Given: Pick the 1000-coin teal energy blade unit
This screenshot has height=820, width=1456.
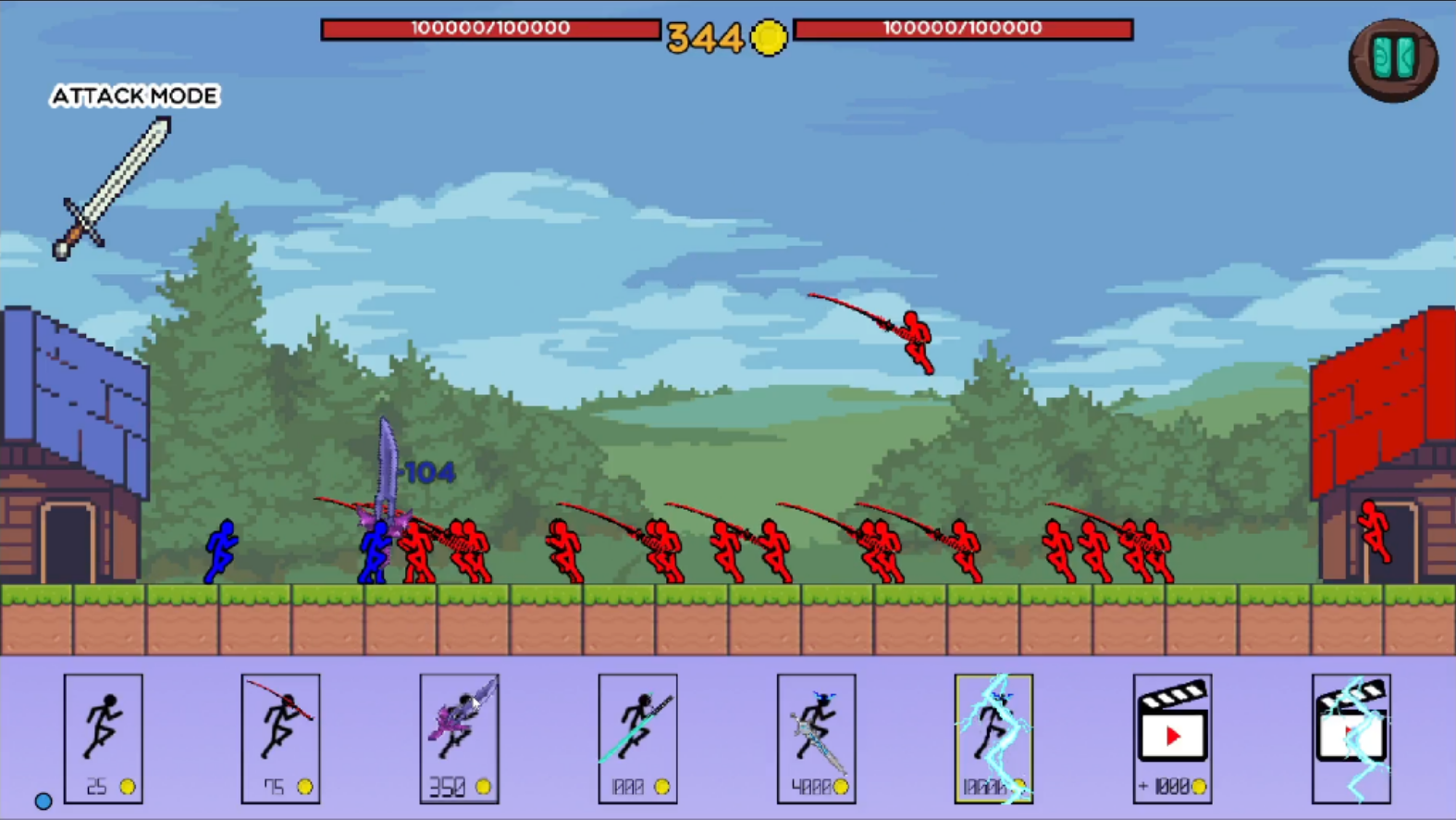Looking at the screenshot, I should (x=637, y=736).
